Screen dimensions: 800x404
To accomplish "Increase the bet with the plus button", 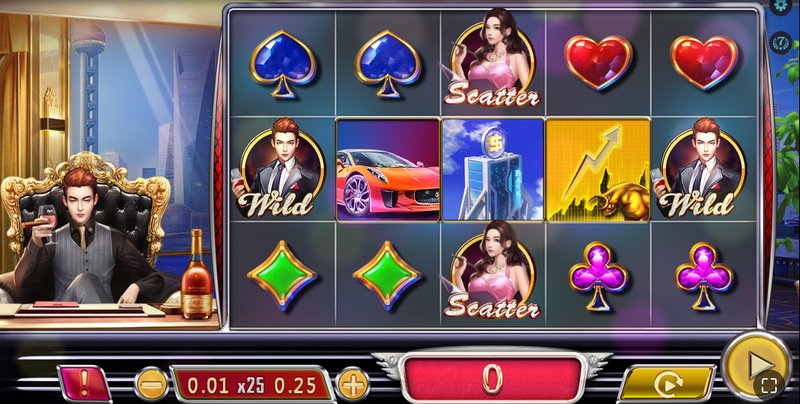I will tap(352, 382).
